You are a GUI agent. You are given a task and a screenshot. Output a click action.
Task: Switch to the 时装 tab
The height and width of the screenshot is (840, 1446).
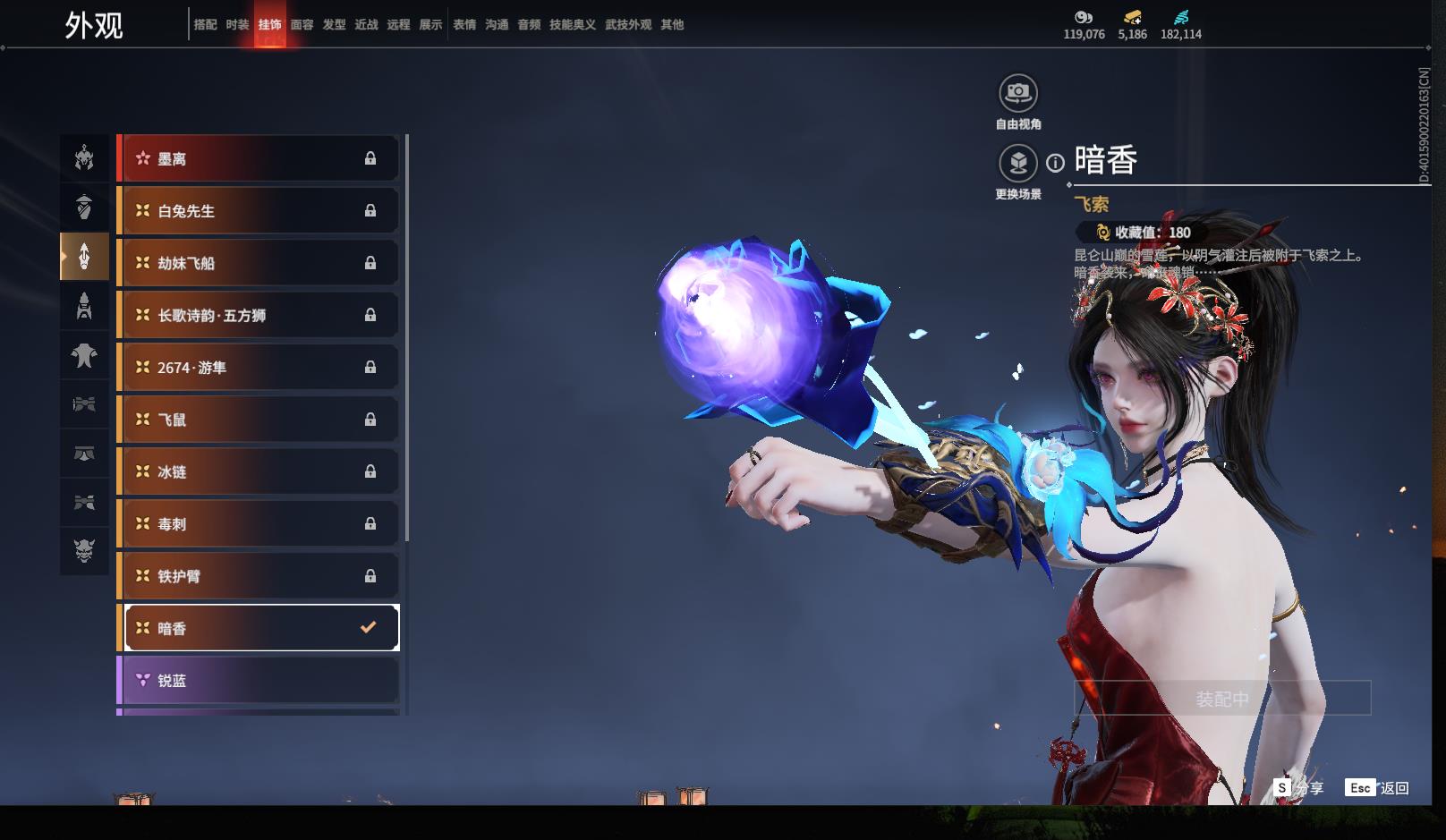(x=237, y=25)
